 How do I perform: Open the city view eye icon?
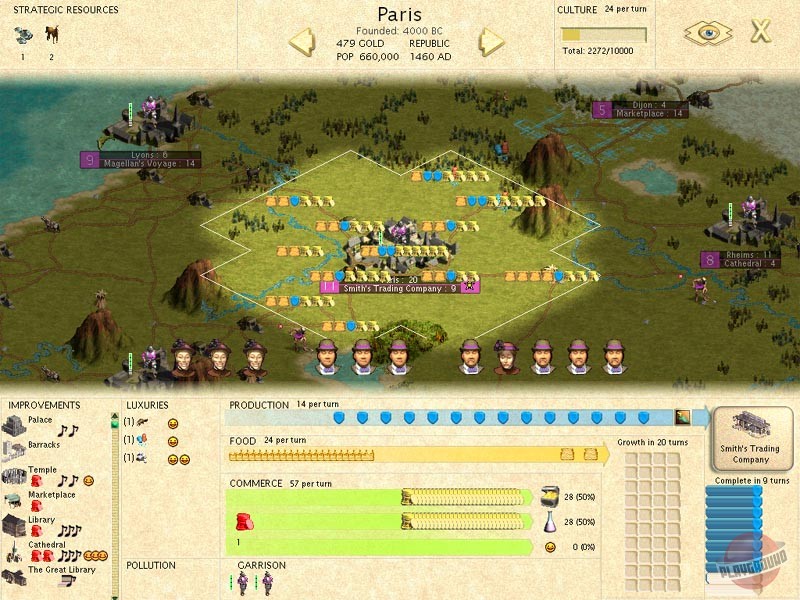707,32
